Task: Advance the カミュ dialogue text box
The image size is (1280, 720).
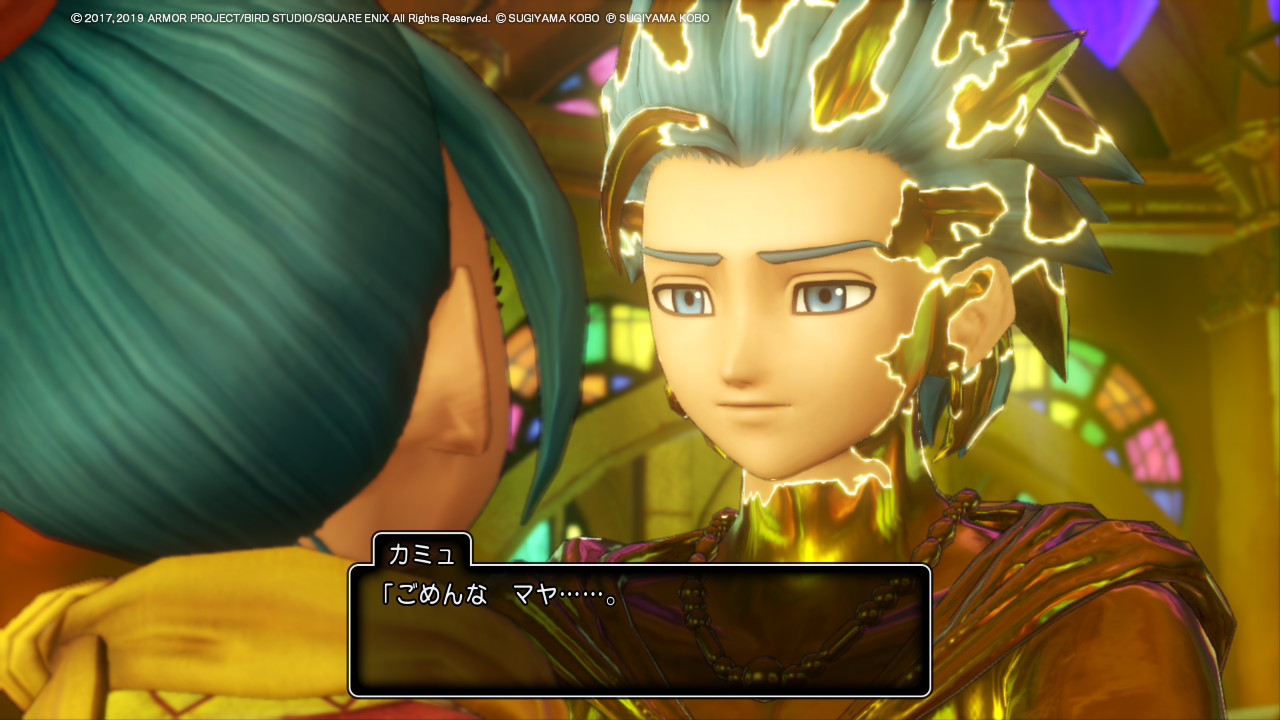Action: (x=639, y=630)
